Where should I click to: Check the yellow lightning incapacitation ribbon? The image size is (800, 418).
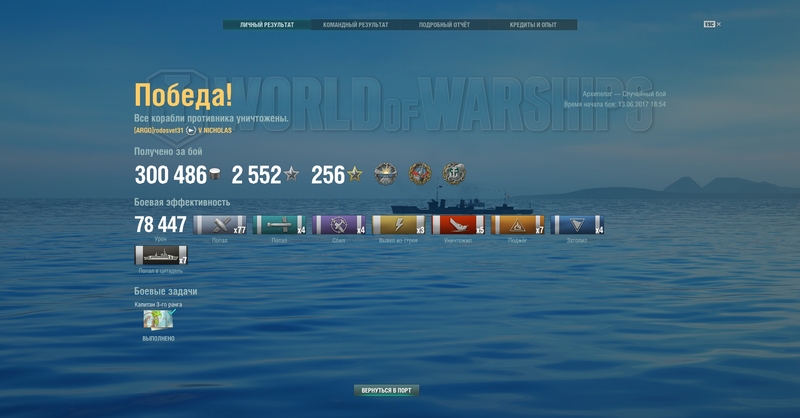(x=398, y=225)
